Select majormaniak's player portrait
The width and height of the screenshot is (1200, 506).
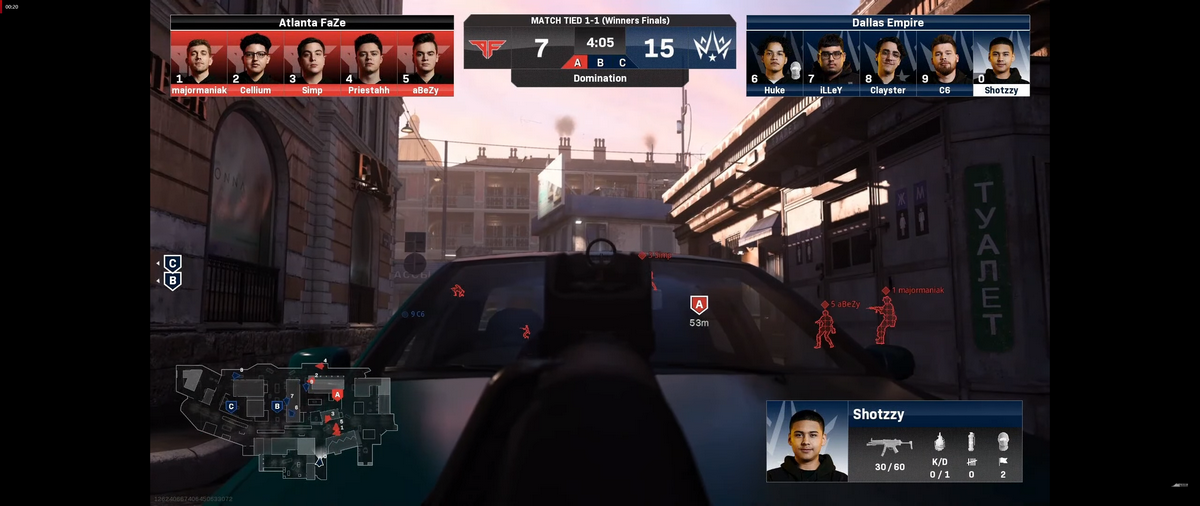[199, 59]
